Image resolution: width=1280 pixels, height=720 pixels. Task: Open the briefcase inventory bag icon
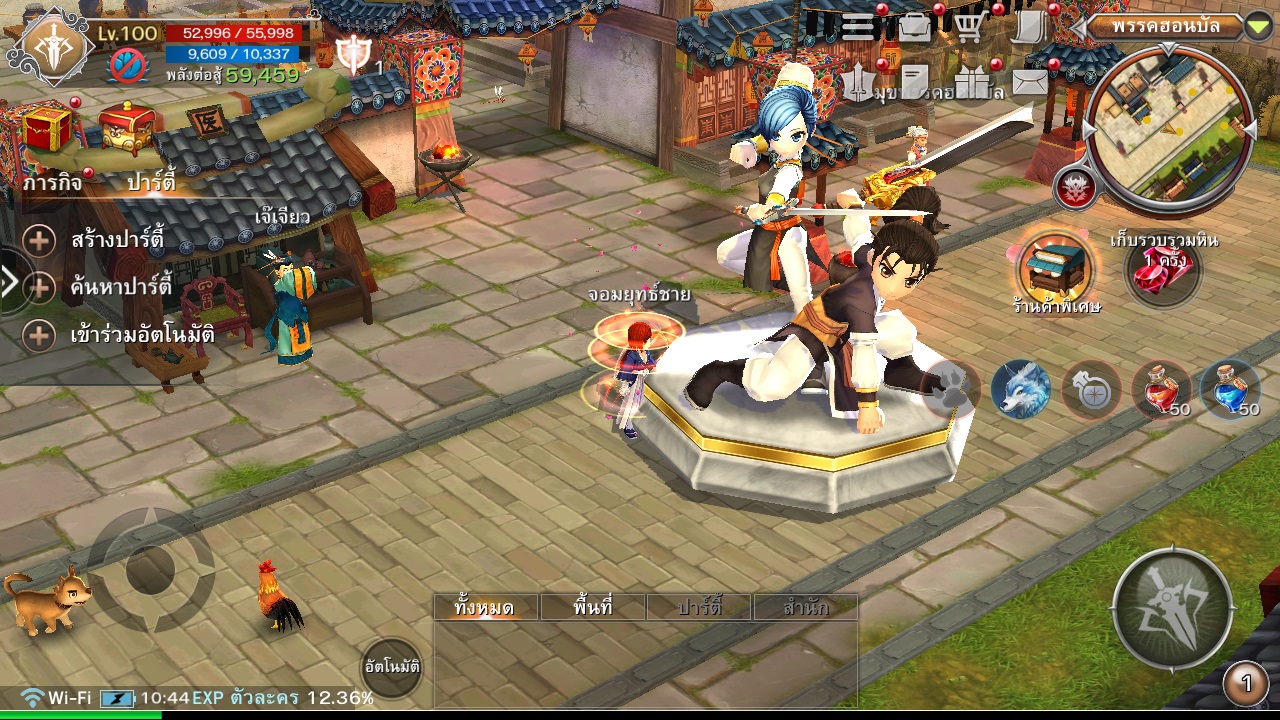point(914,27)
